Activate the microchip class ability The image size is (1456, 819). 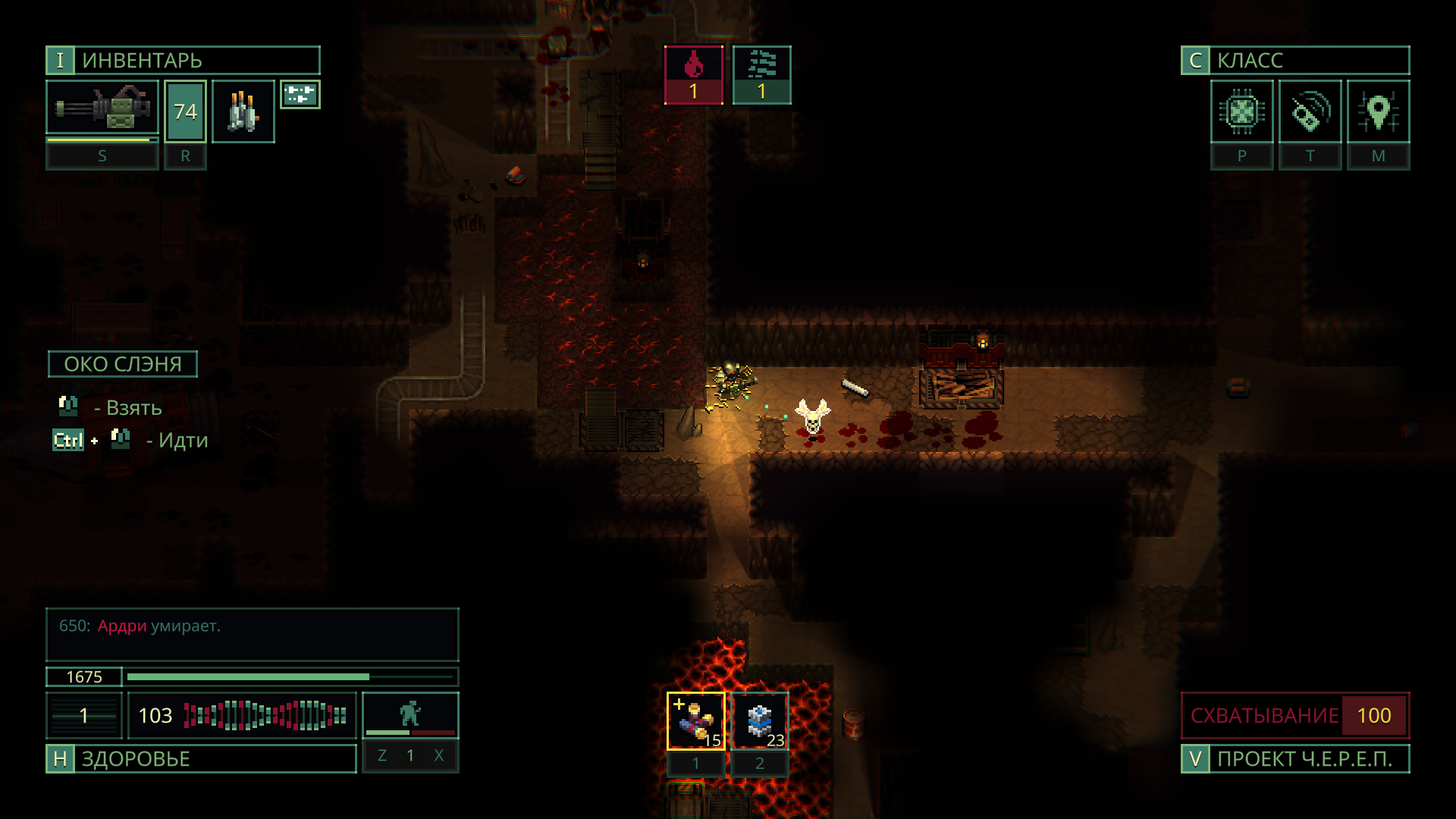pos(1241,112)
